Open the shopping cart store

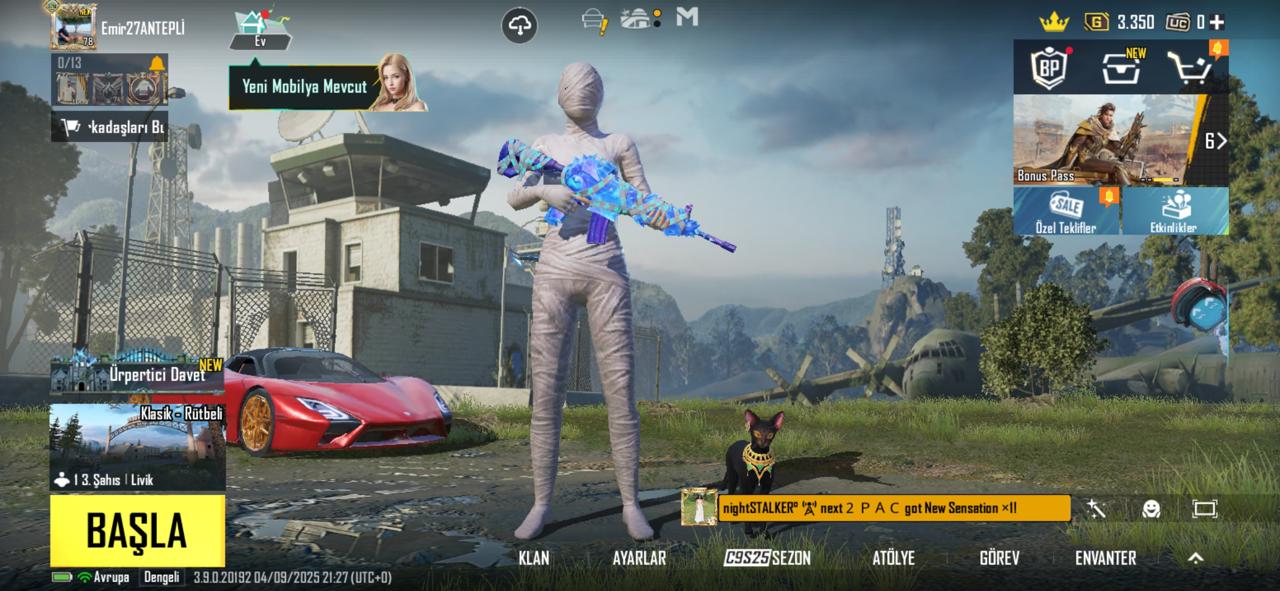pos(1192,68)
